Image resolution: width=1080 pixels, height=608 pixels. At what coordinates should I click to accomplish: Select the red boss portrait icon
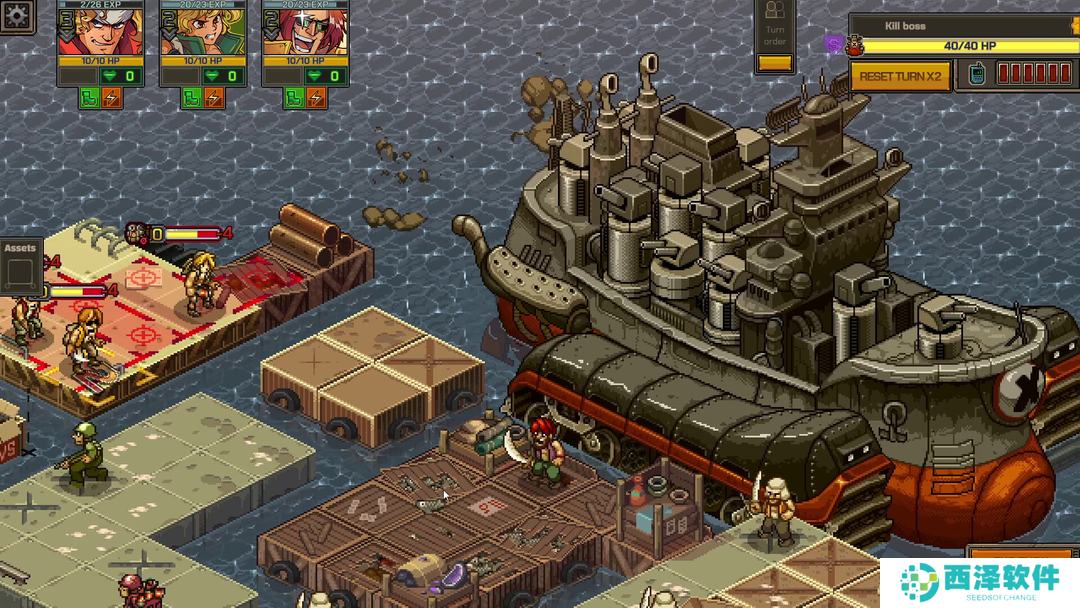click(854, 45)
